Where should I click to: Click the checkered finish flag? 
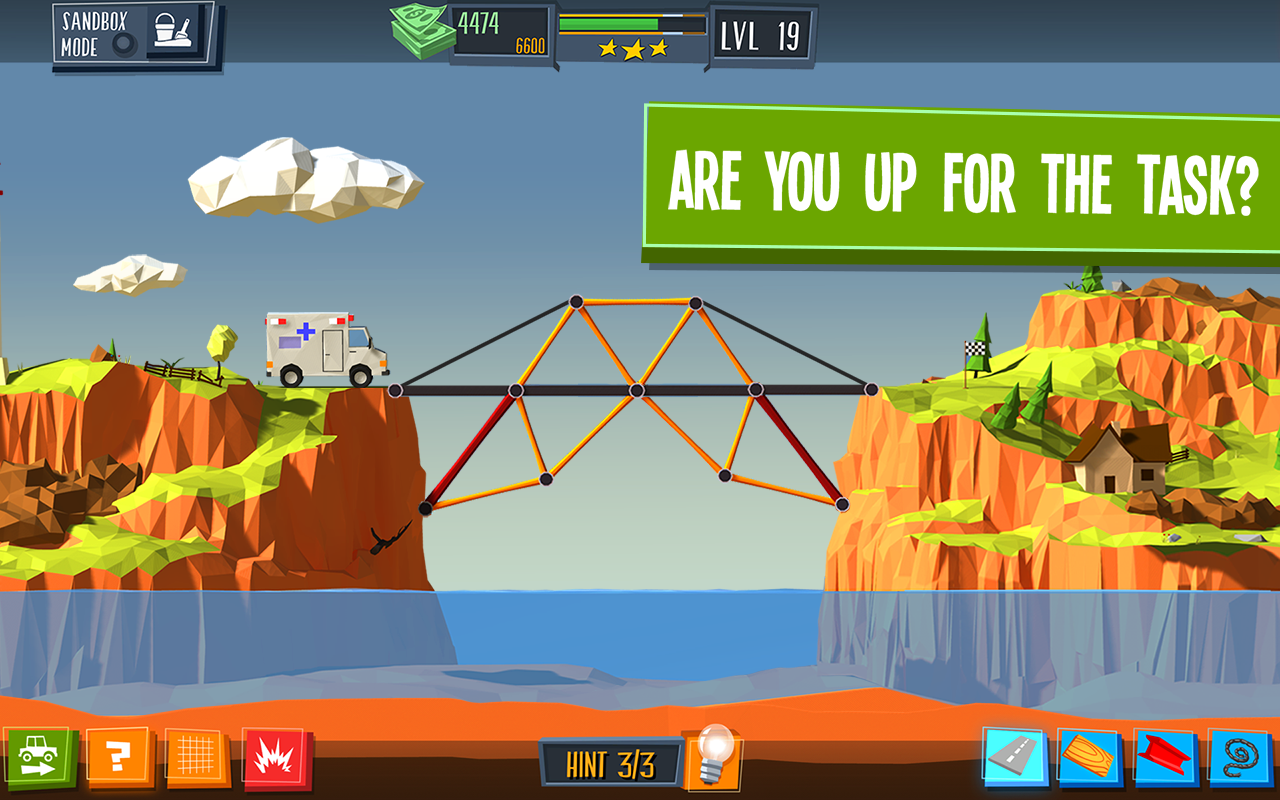click(x=977, y=348)
